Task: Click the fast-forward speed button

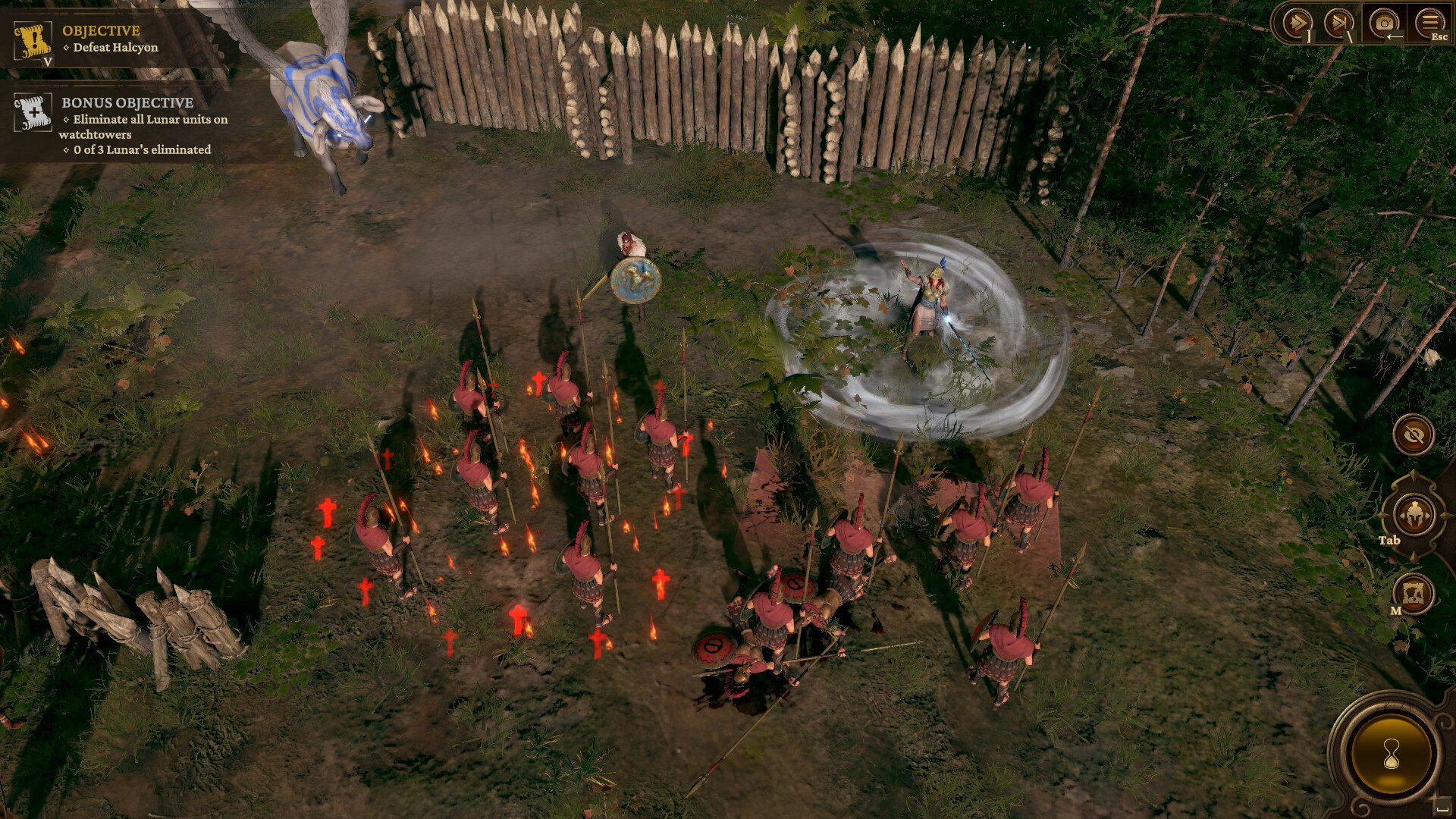Action: tap(1296, 23)
